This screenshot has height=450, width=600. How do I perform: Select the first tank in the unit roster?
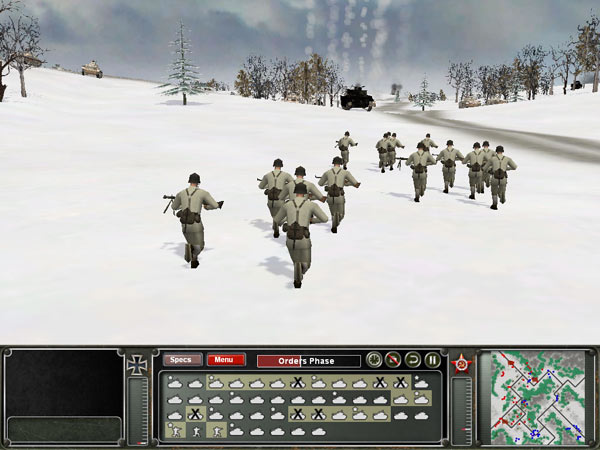pos(174,383)
